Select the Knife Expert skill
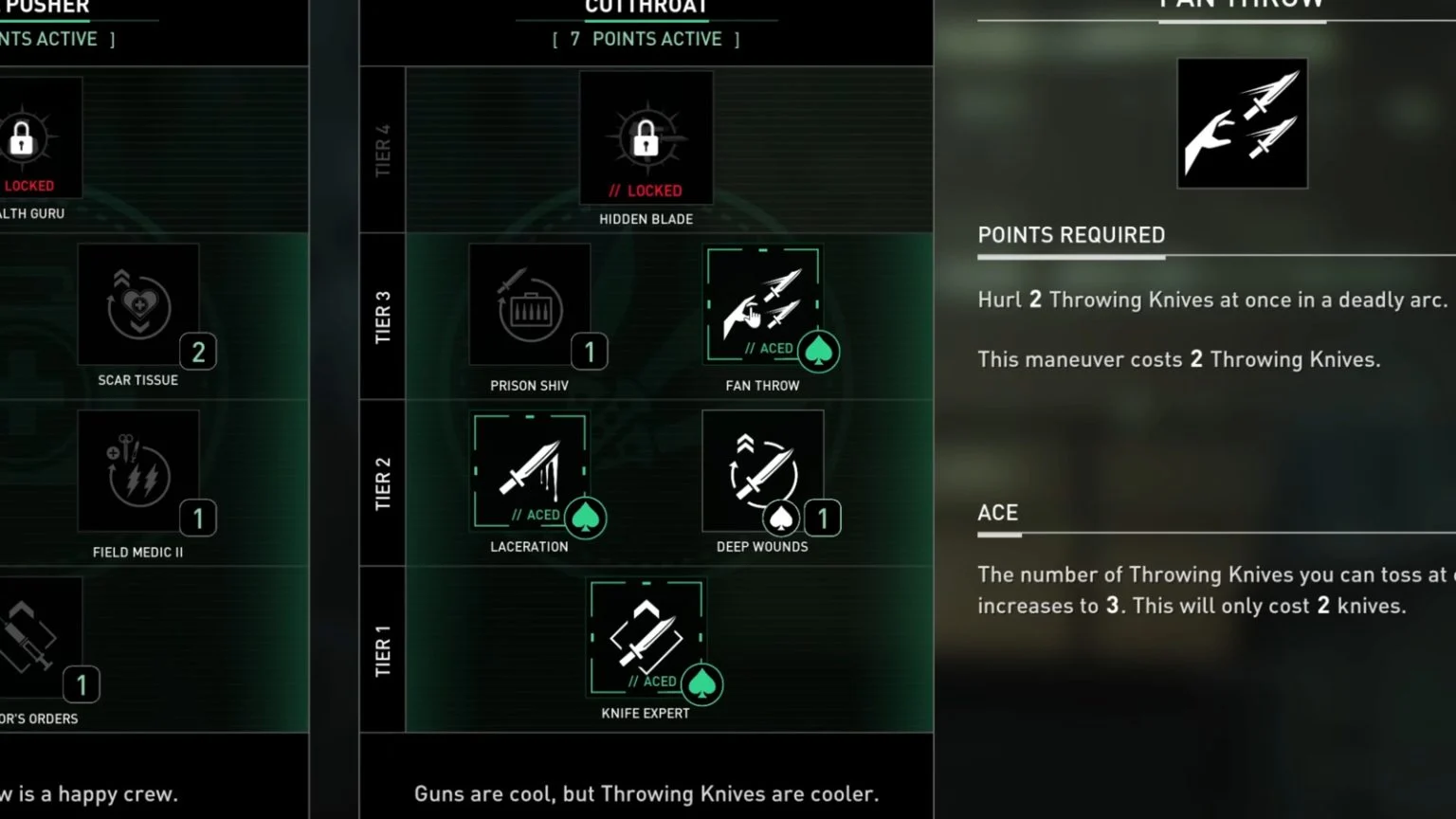This screenshot has width=1456, height=819. pos(646,637)
